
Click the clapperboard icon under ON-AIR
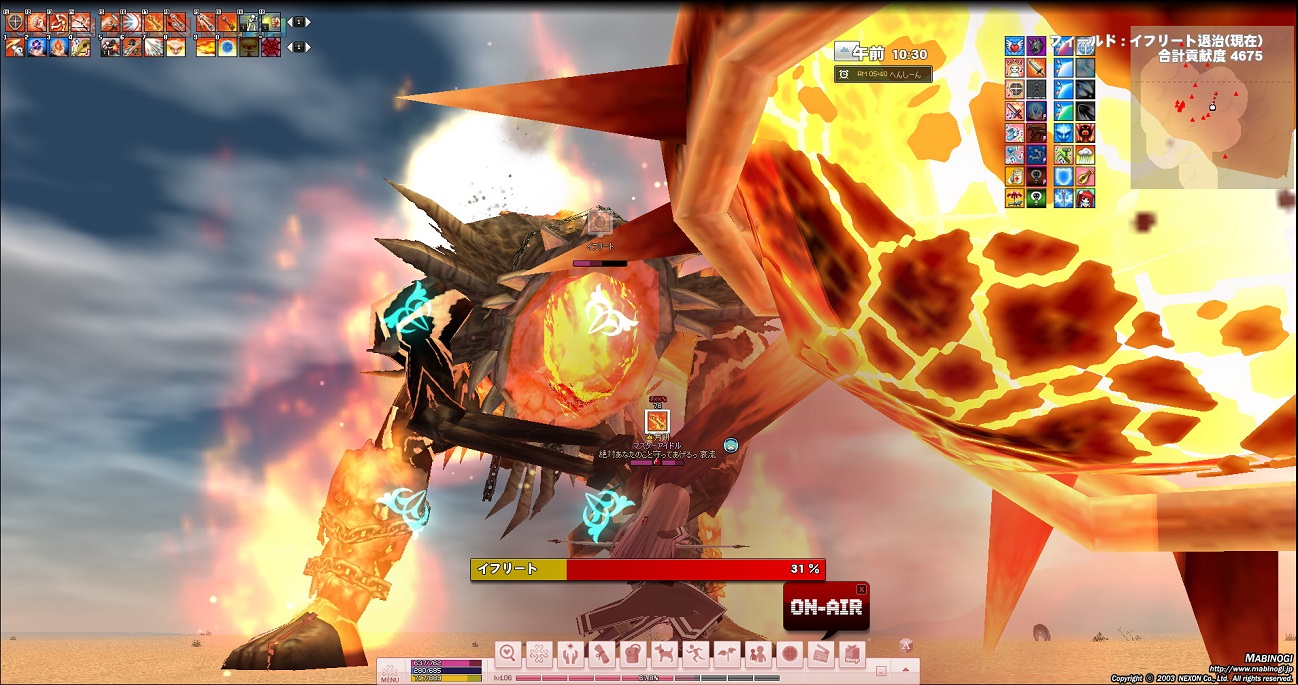tap(819, 654)
